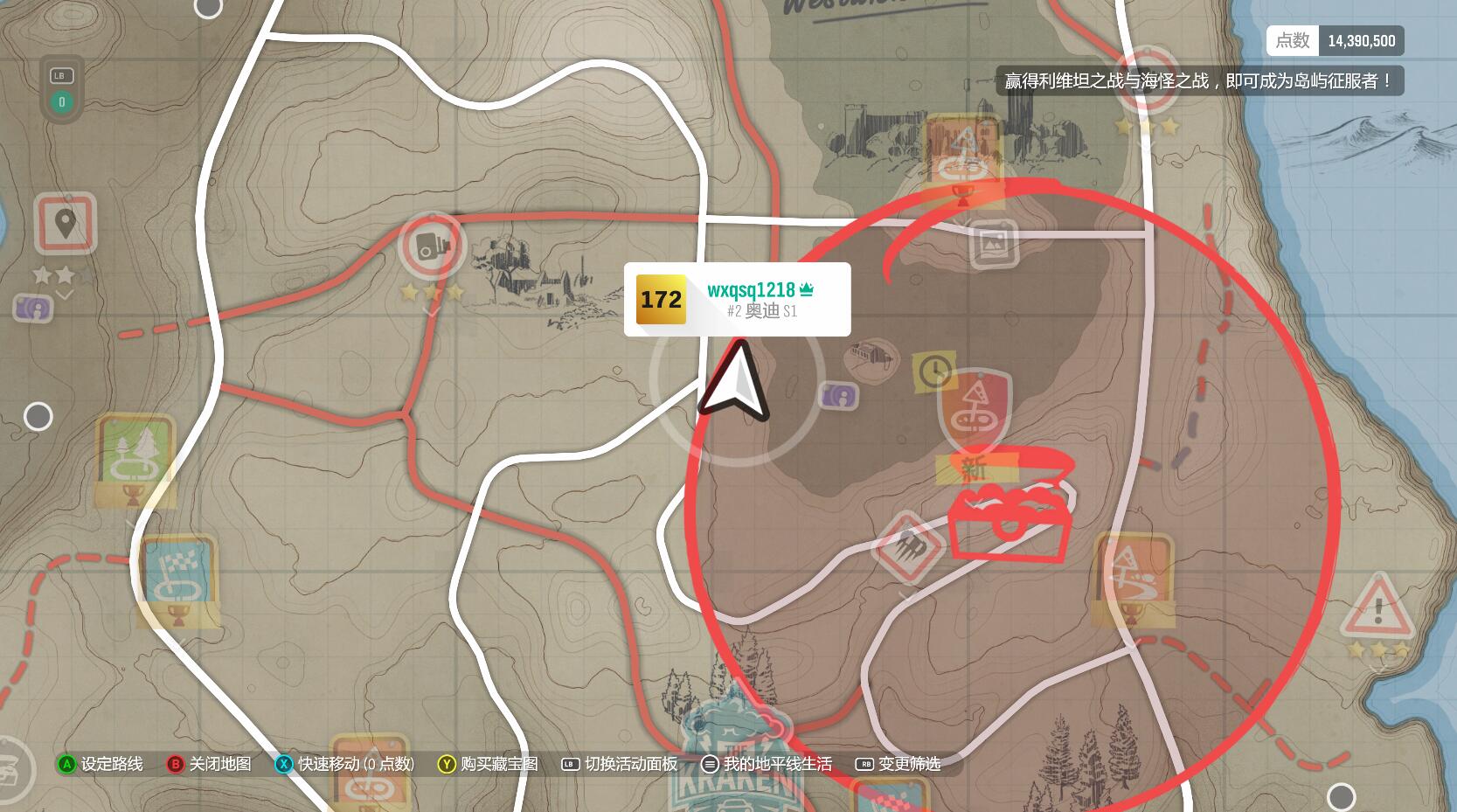Select the yellow clock event marker

(934, 371)
